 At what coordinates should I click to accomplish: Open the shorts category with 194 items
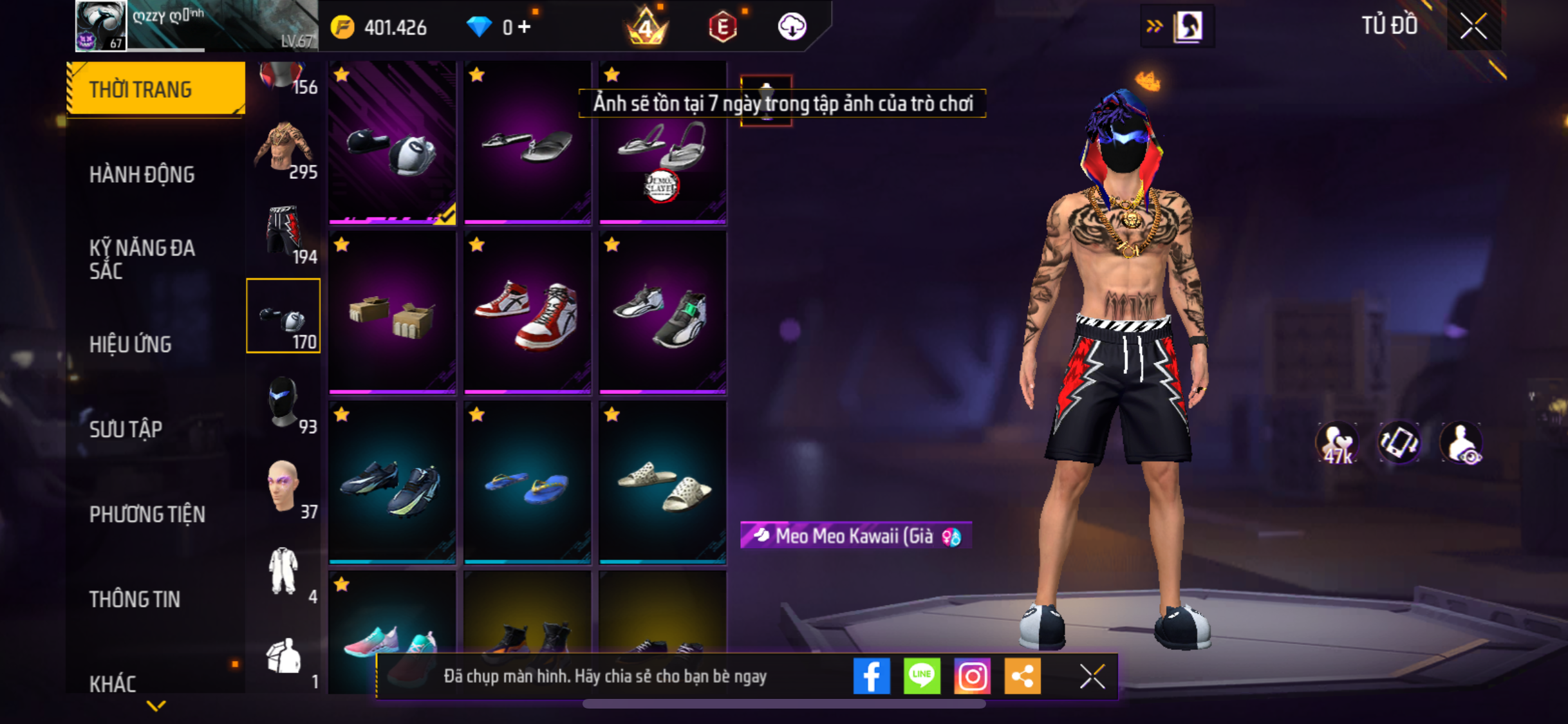pyautogui.click(x=284, y=232)
